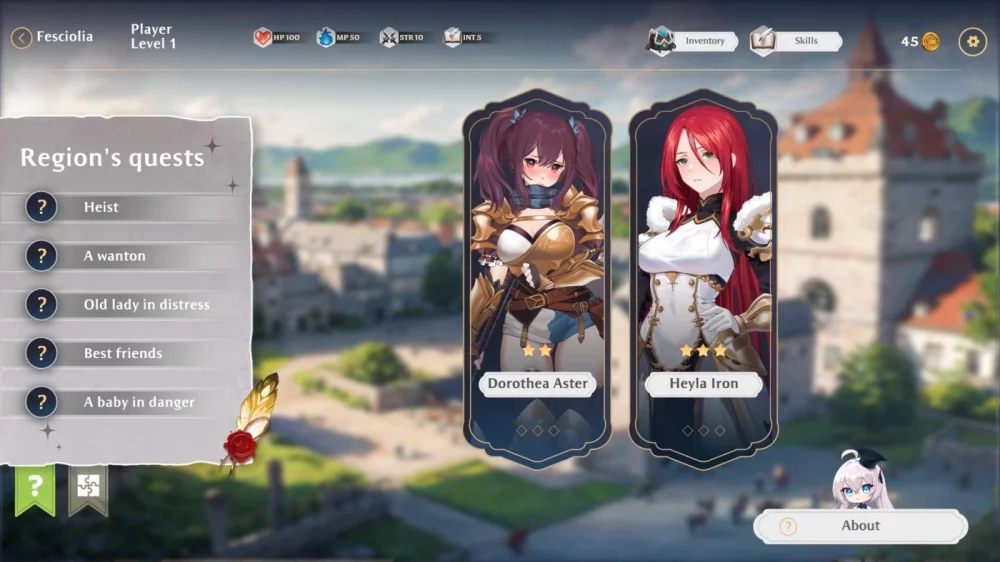Pick the A baby in danger quest
The image size is (1000, 562).
[130, 402]
